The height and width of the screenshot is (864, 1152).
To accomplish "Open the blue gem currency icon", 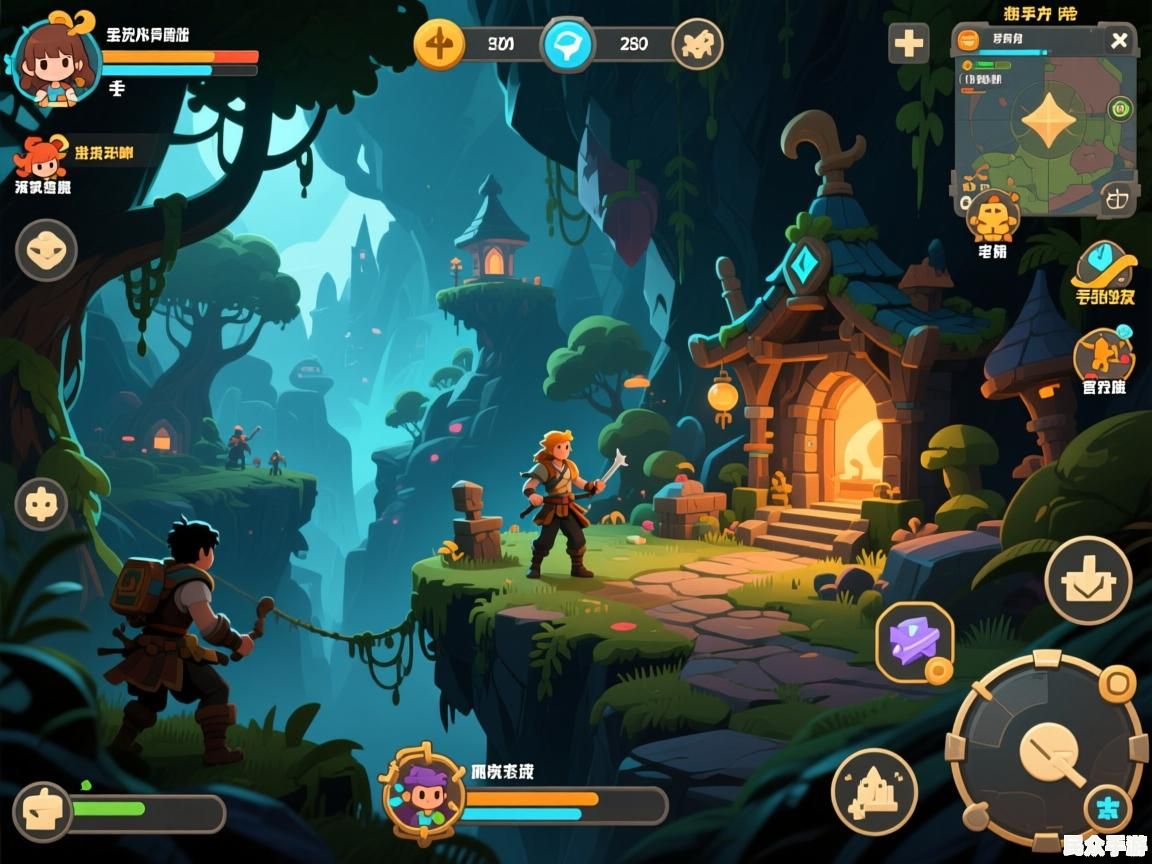I will pyautogui.click(x=567, y=45).
